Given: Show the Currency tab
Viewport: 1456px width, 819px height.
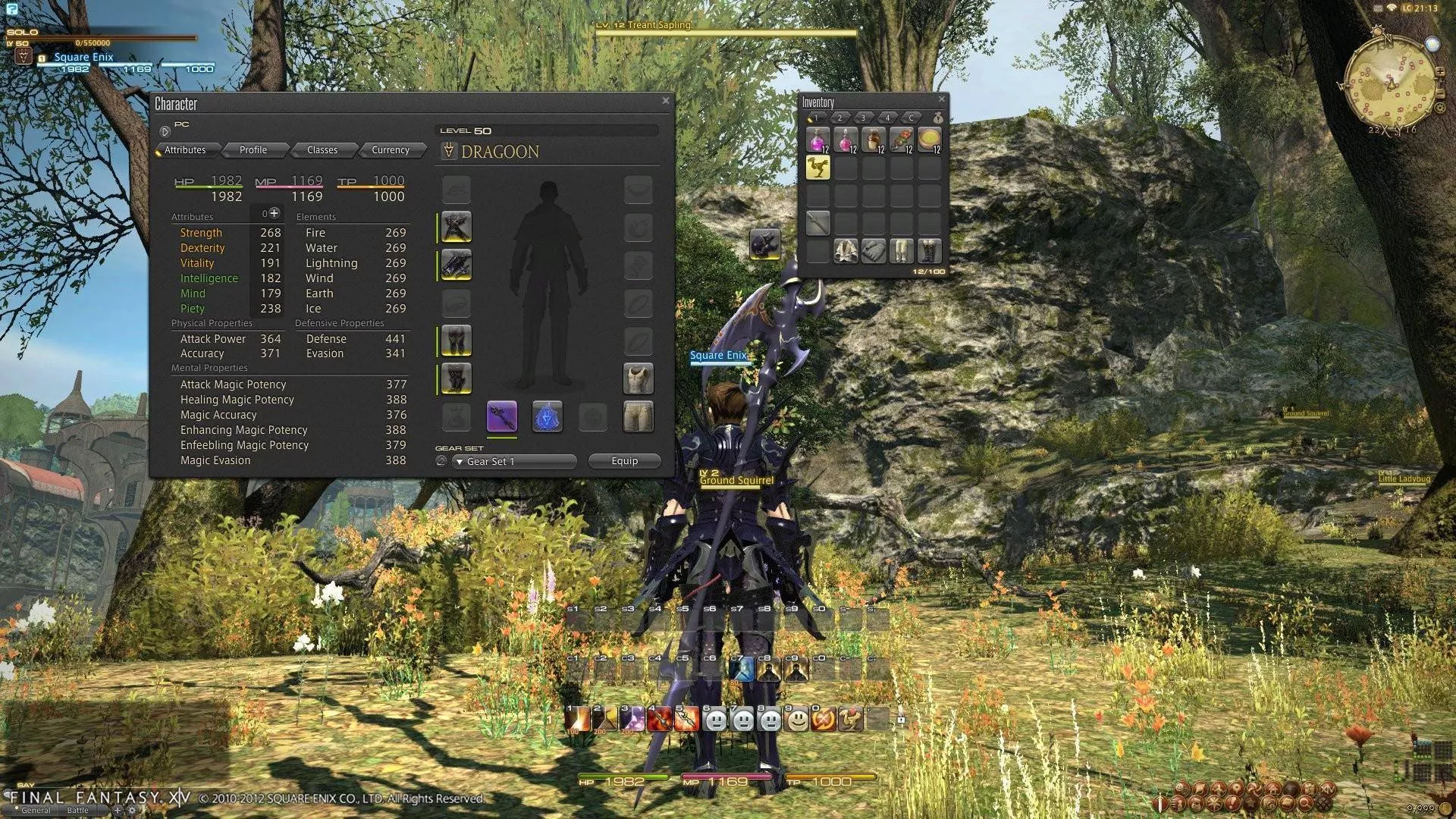Looking at the screenshot, I should pyautogui.click(x=391, y=150).
